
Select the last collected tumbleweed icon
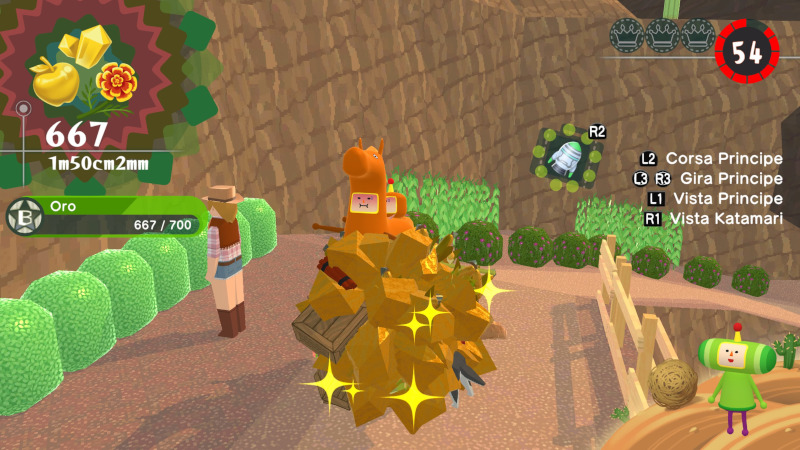coord(671,382)
